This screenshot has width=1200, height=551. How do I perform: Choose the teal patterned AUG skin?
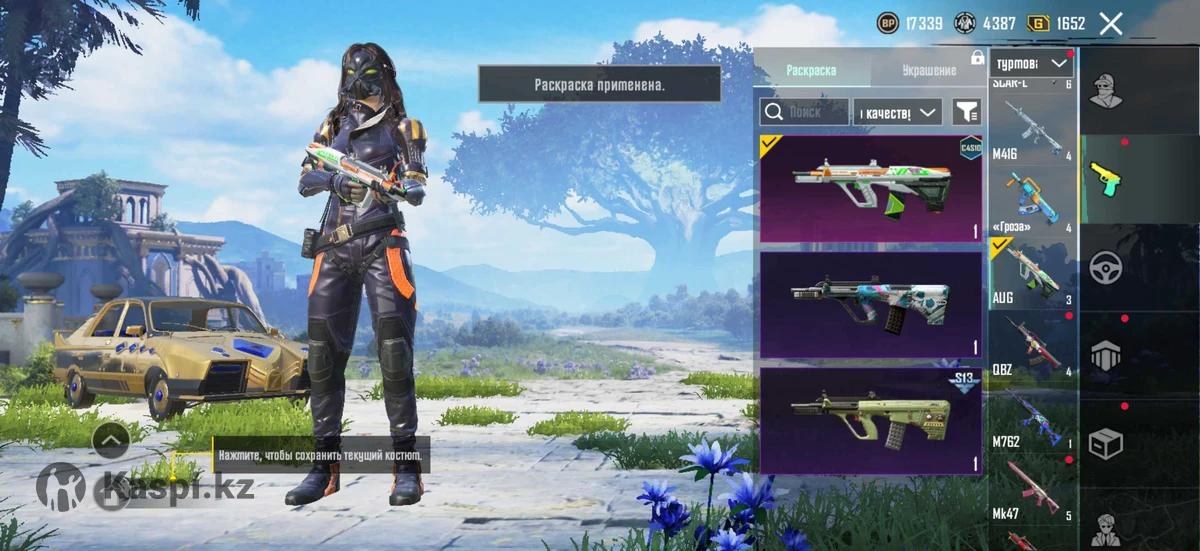(870, 304)
